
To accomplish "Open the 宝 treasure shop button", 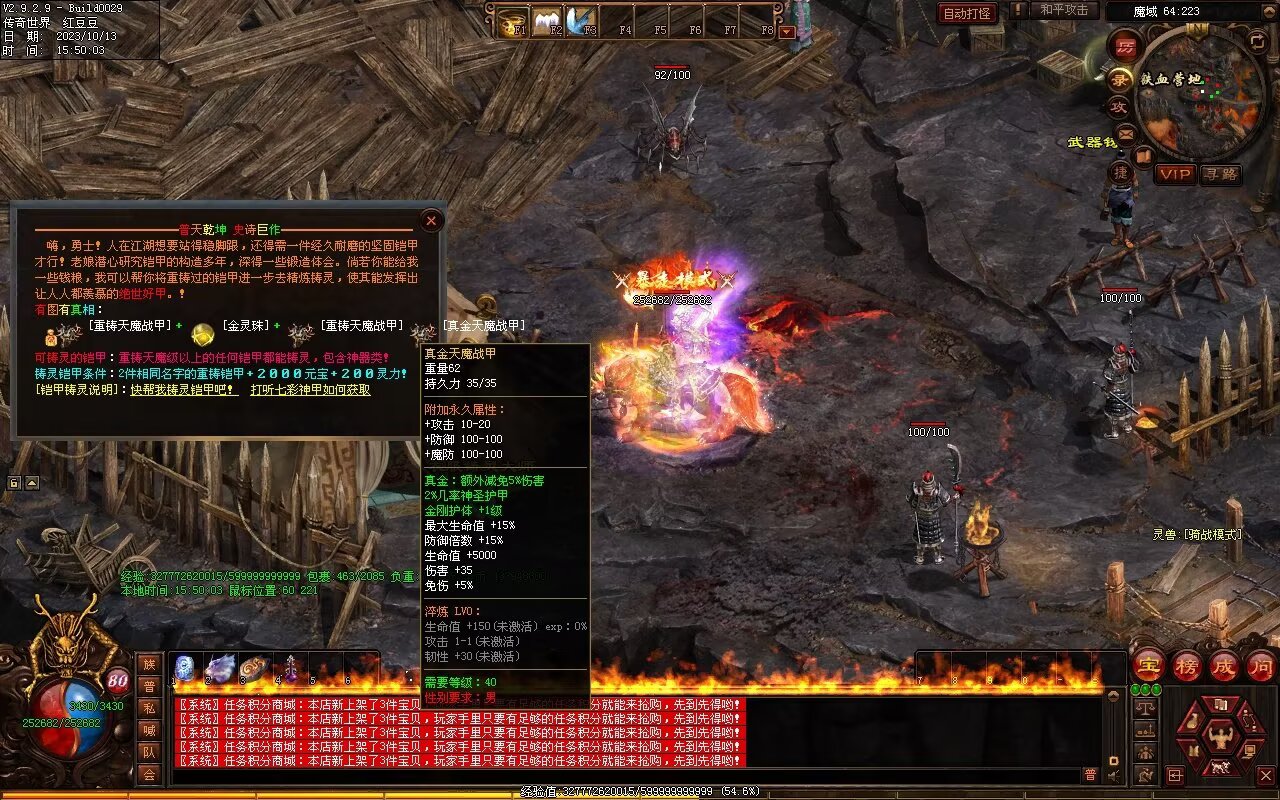I will [x=1148, y=665].
